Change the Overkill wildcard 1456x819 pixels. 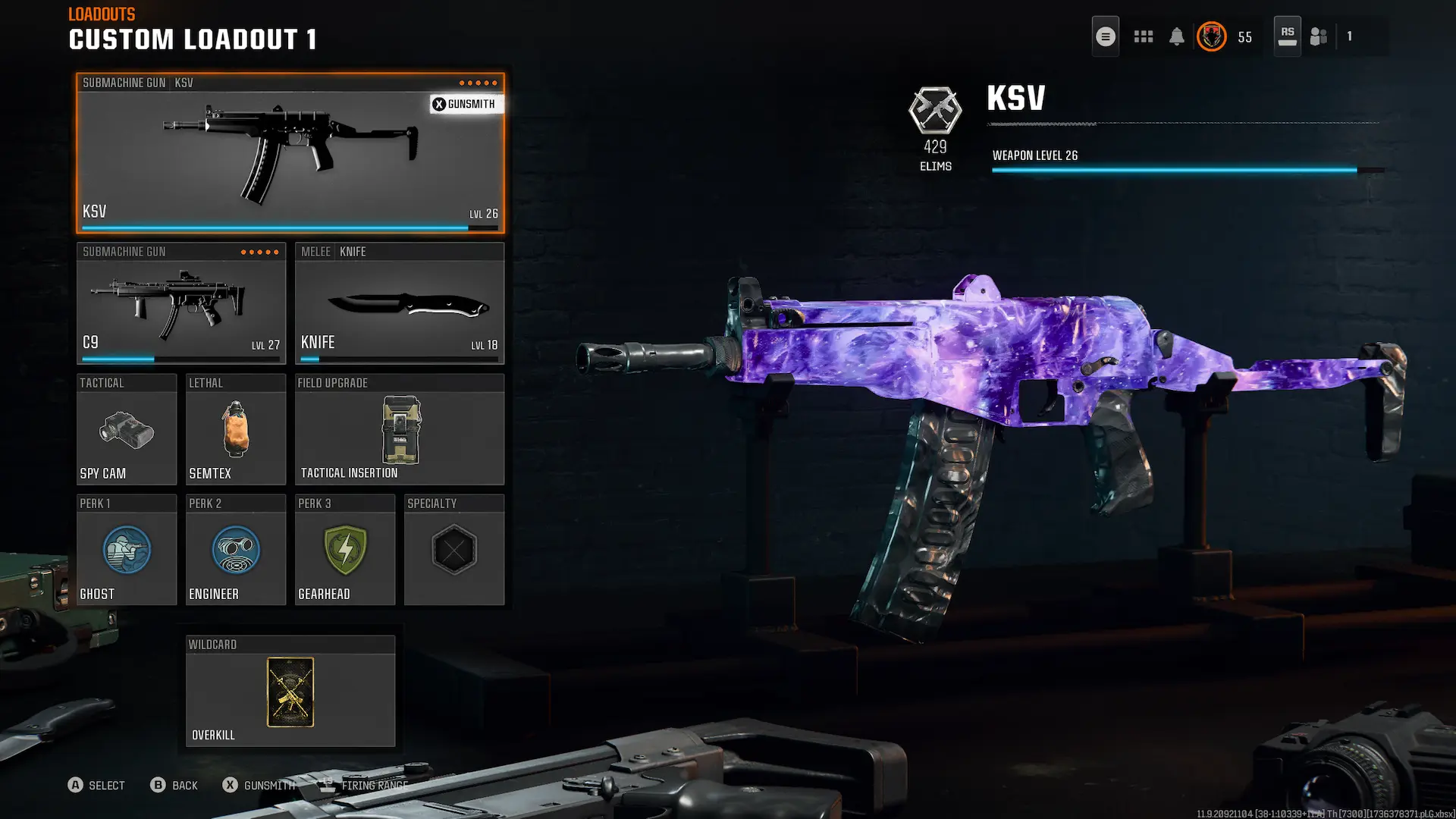pyautogui.click(x=290, y=692)
